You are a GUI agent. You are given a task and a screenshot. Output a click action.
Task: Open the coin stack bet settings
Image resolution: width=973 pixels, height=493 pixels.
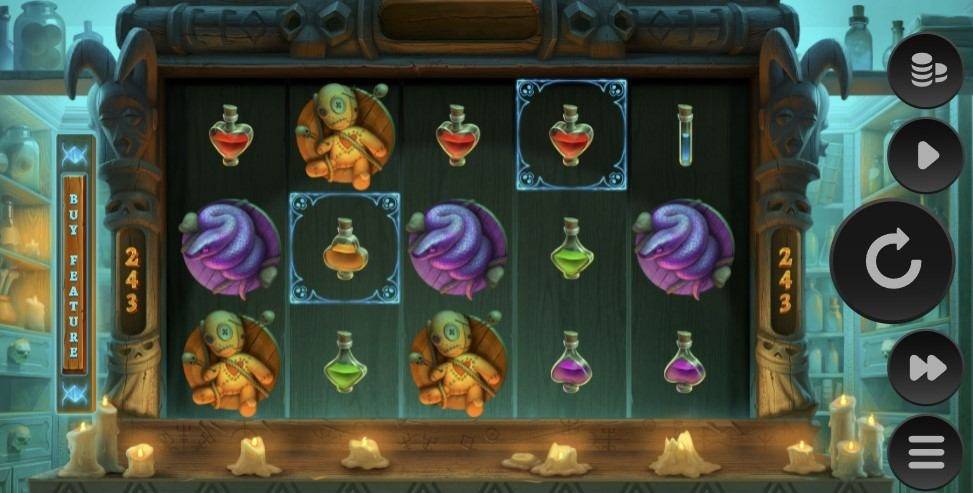(x=925, y=70)
